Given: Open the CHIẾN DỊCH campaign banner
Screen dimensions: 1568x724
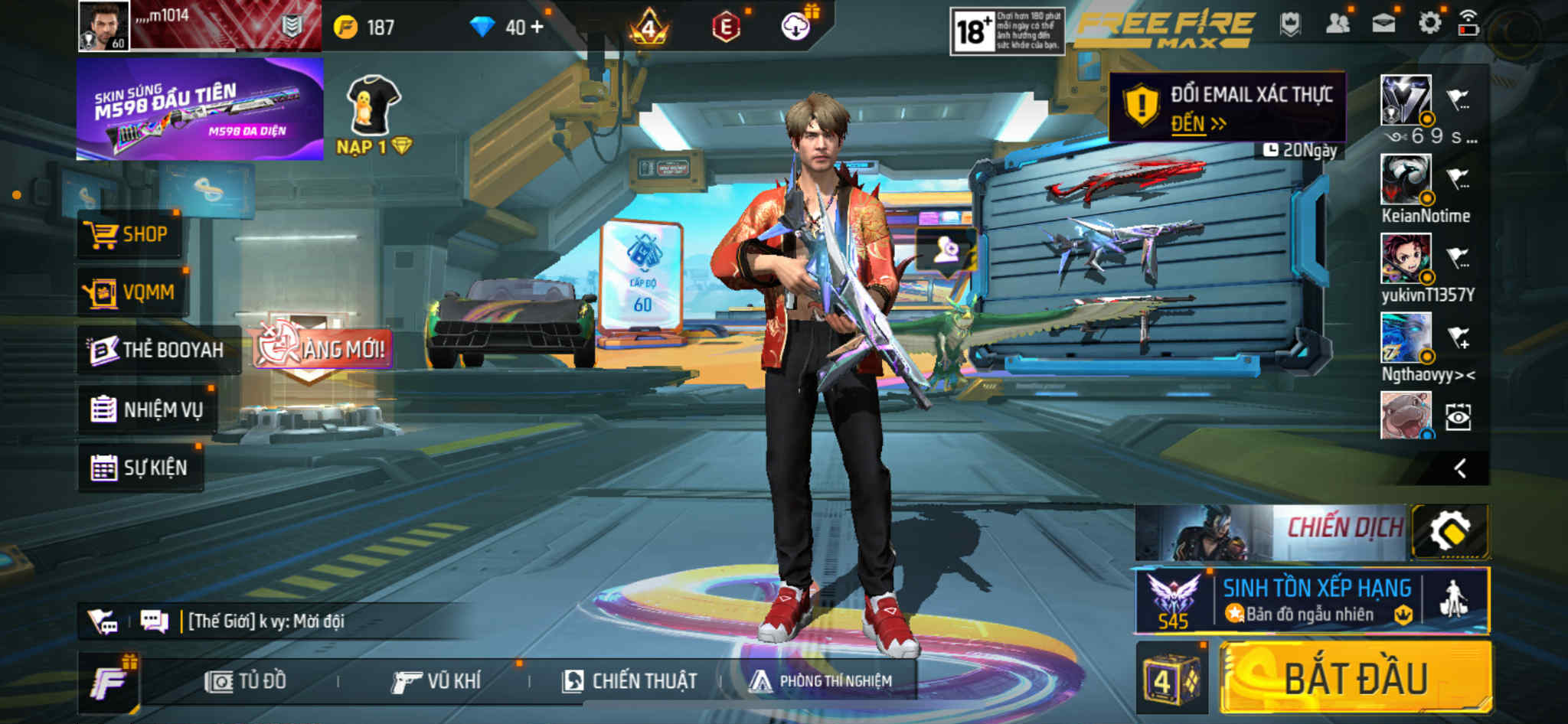Looking at the screenshot, I should pos(1271,532).
